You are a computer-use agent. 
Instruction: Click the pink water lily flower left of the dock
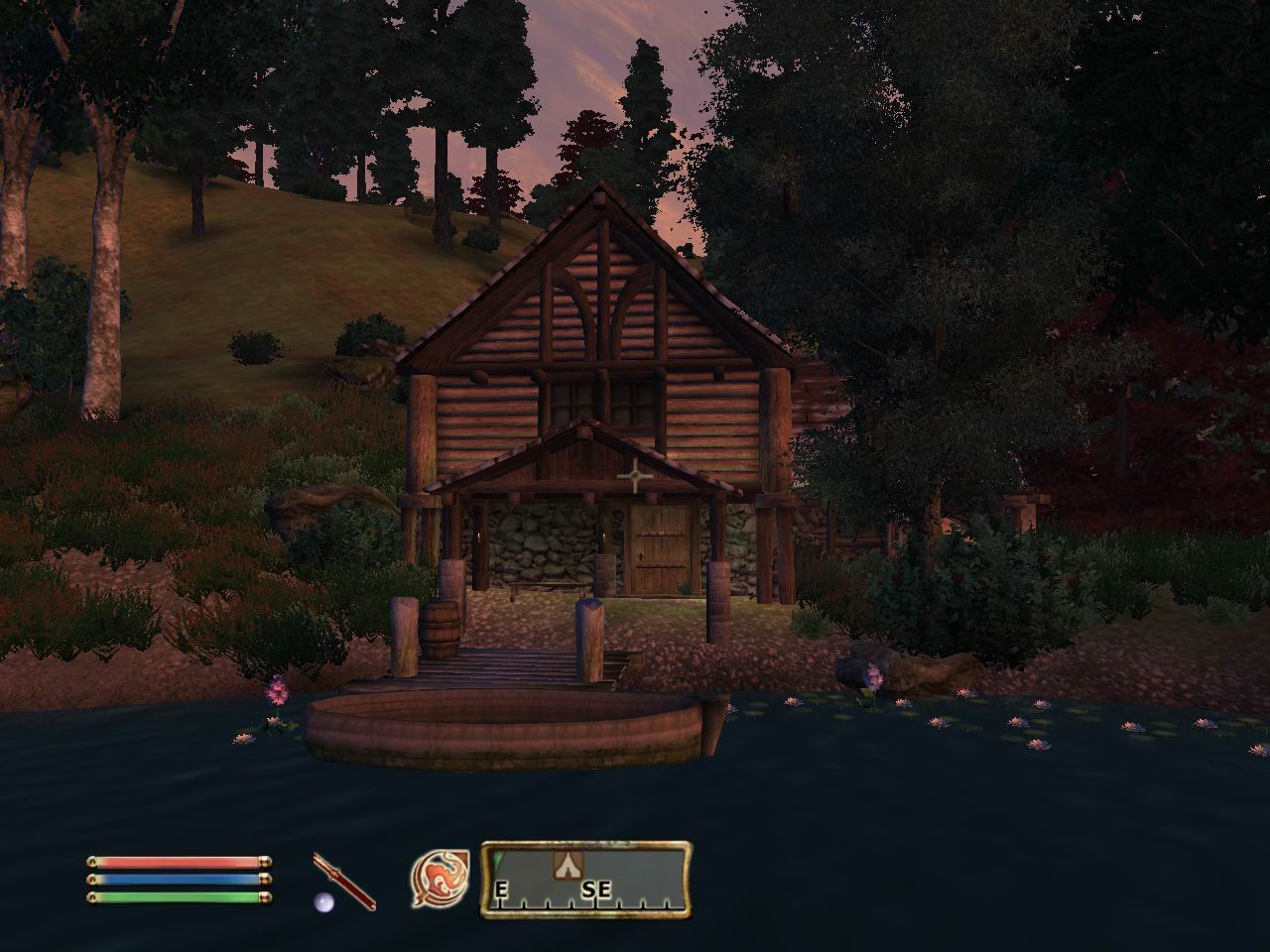click(276, 689)
